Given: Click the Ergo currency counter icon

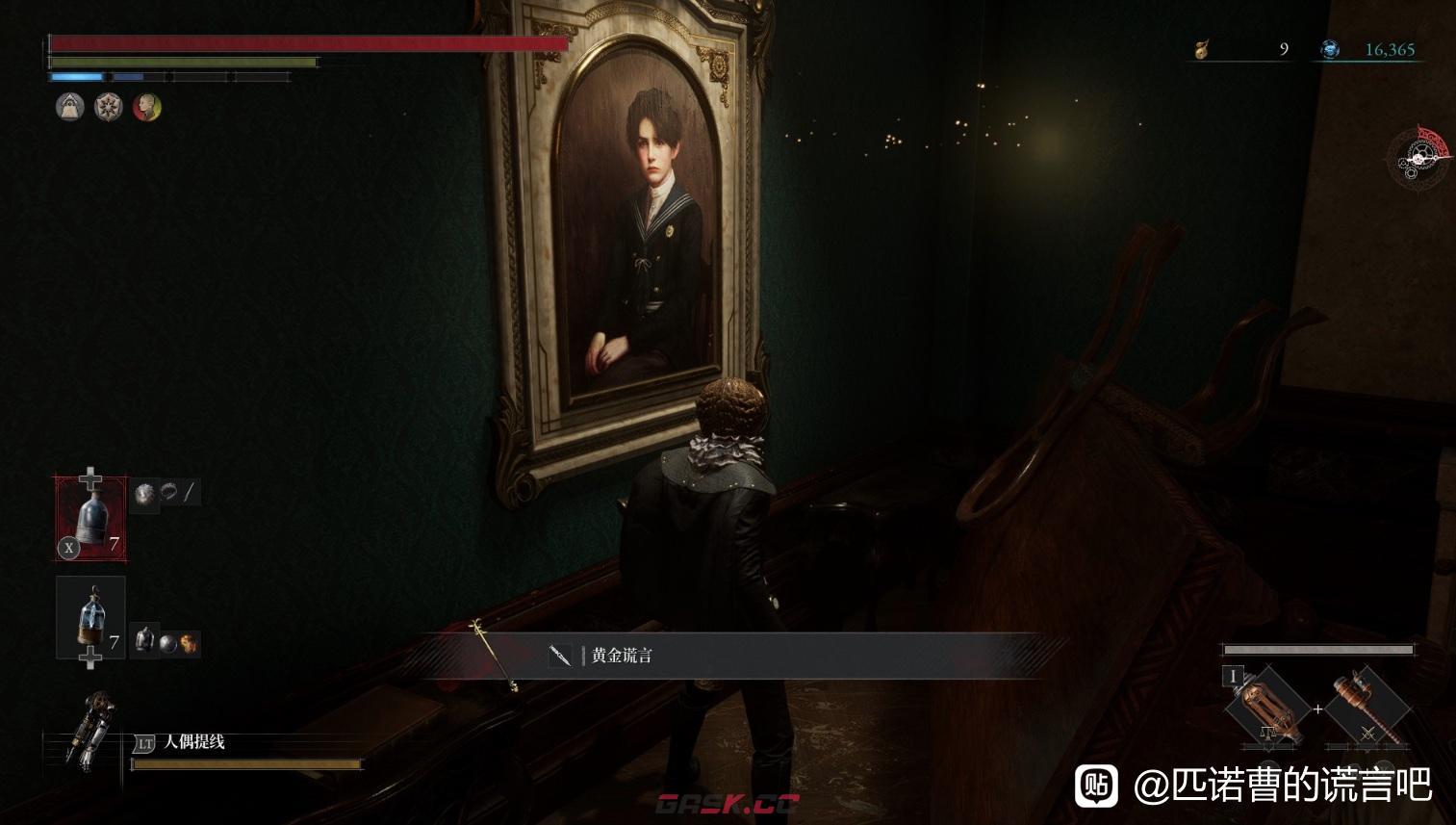Looking at the screenshot, I should pyautogui.click(x=1330, y=49).
